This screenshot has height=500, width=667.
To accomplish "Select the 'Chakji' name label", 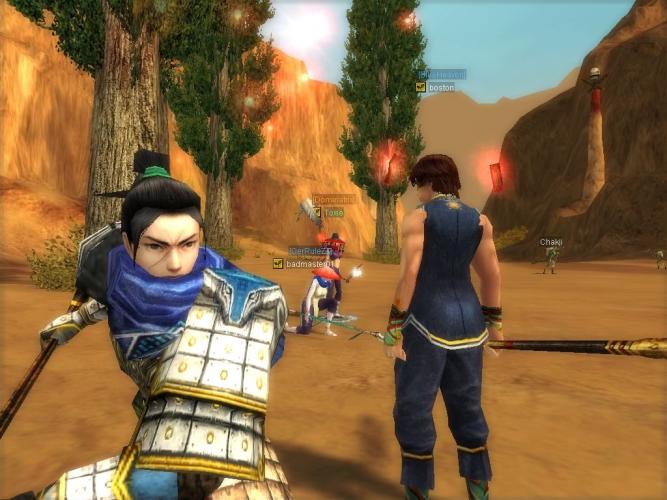I will pyautogui.click(x=551, y=242).
